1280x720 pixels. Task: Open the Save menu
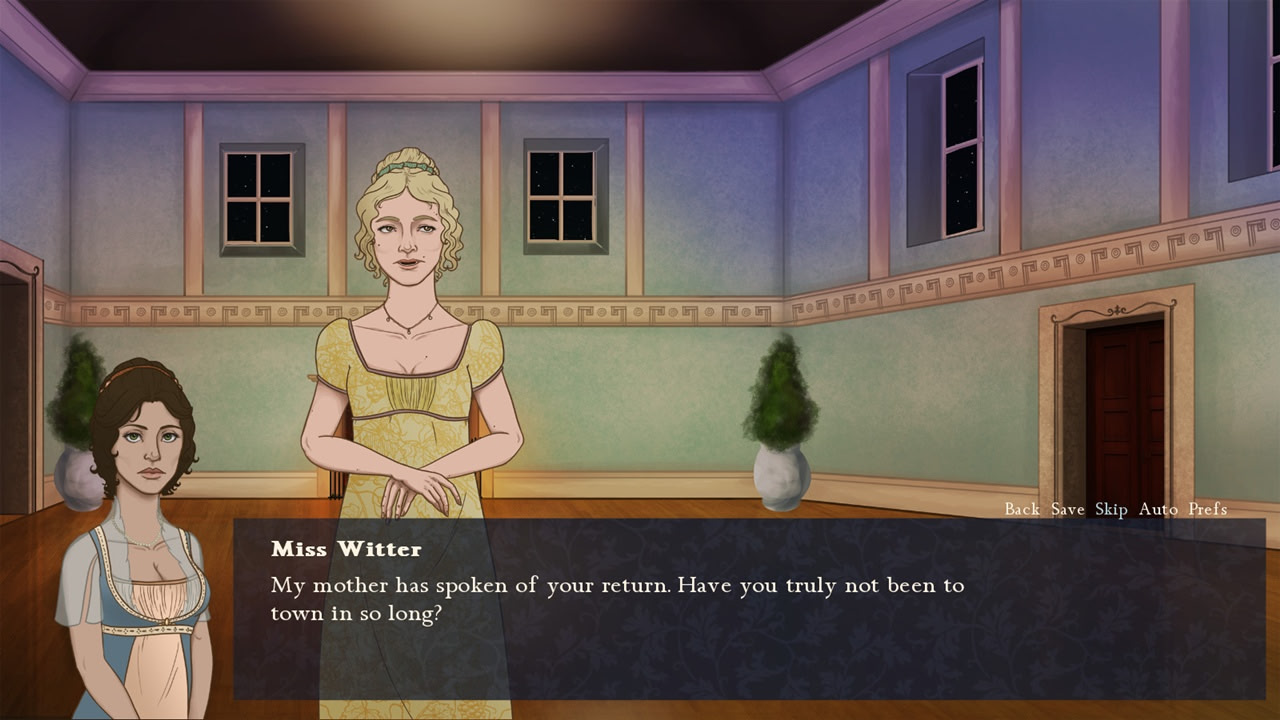[1067, 509]
